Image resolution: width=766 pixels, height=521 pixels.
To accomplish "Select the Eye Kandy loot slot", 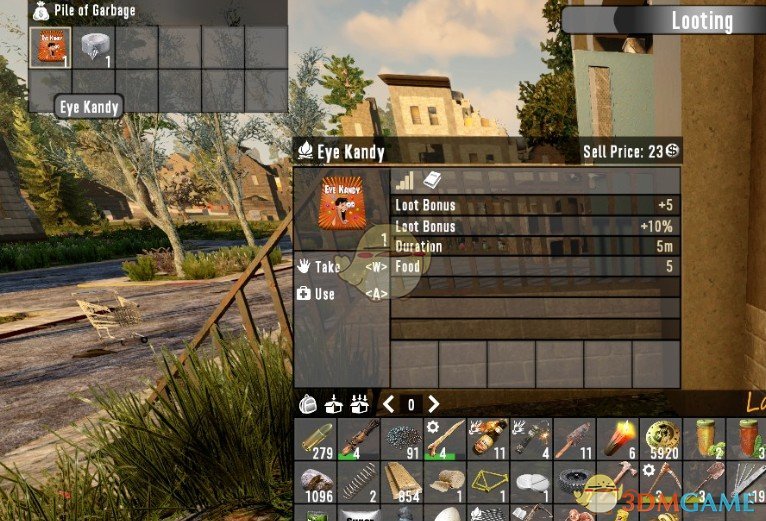I will coord(49,48).
